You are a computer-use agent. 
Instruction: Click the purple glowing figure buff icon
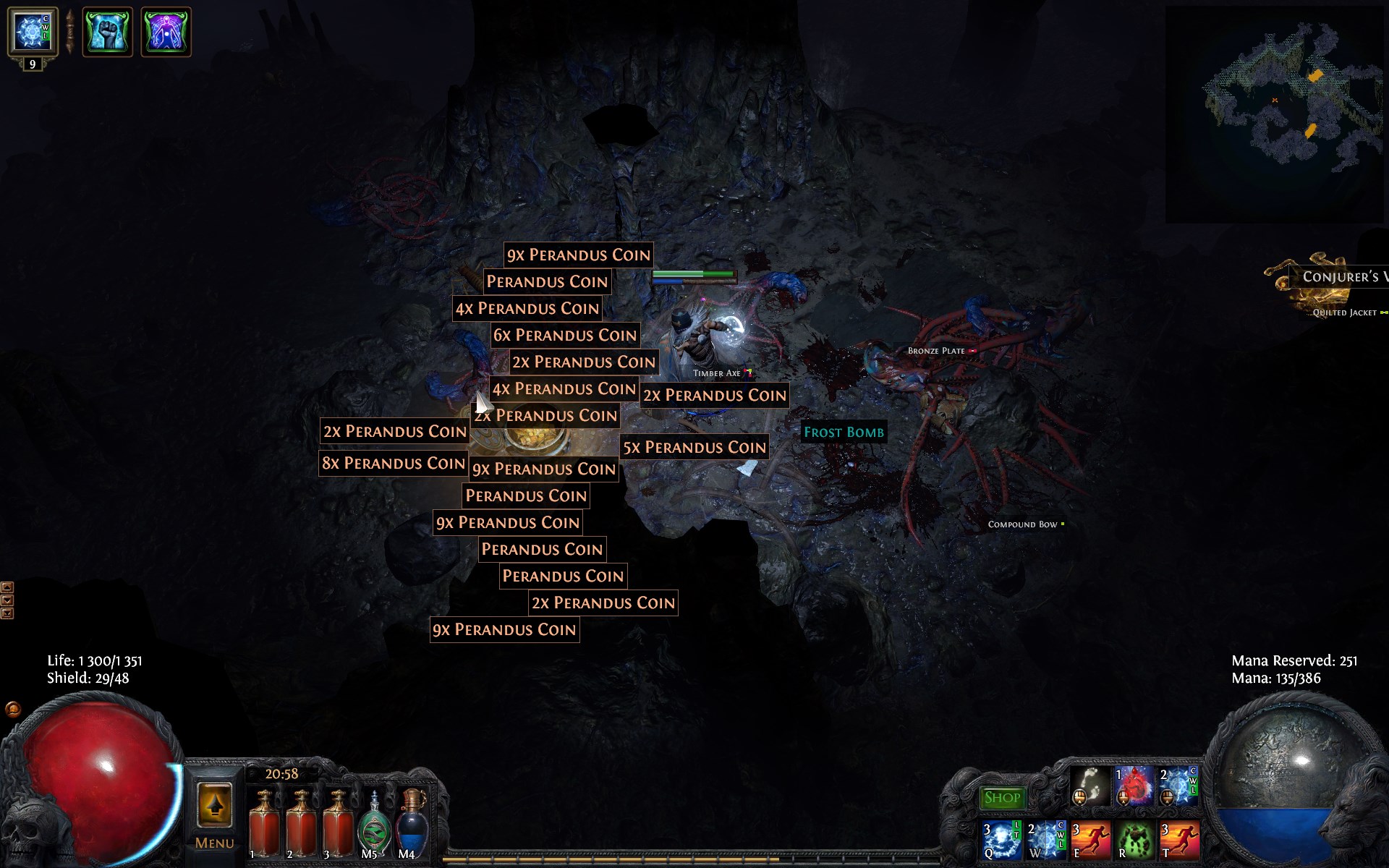[x=166, y=32]
